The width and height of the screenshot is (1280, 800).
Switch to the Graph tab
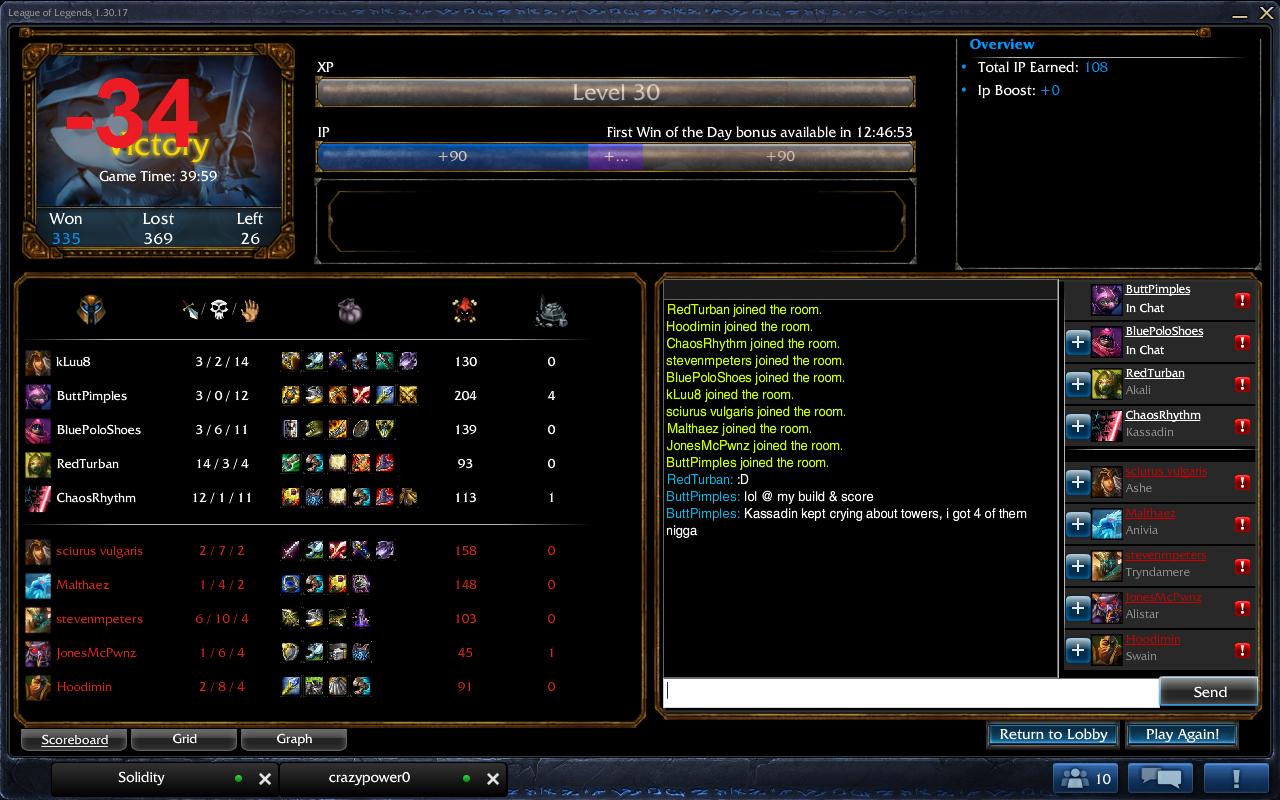pyautogui.click(x=294, y=739)
